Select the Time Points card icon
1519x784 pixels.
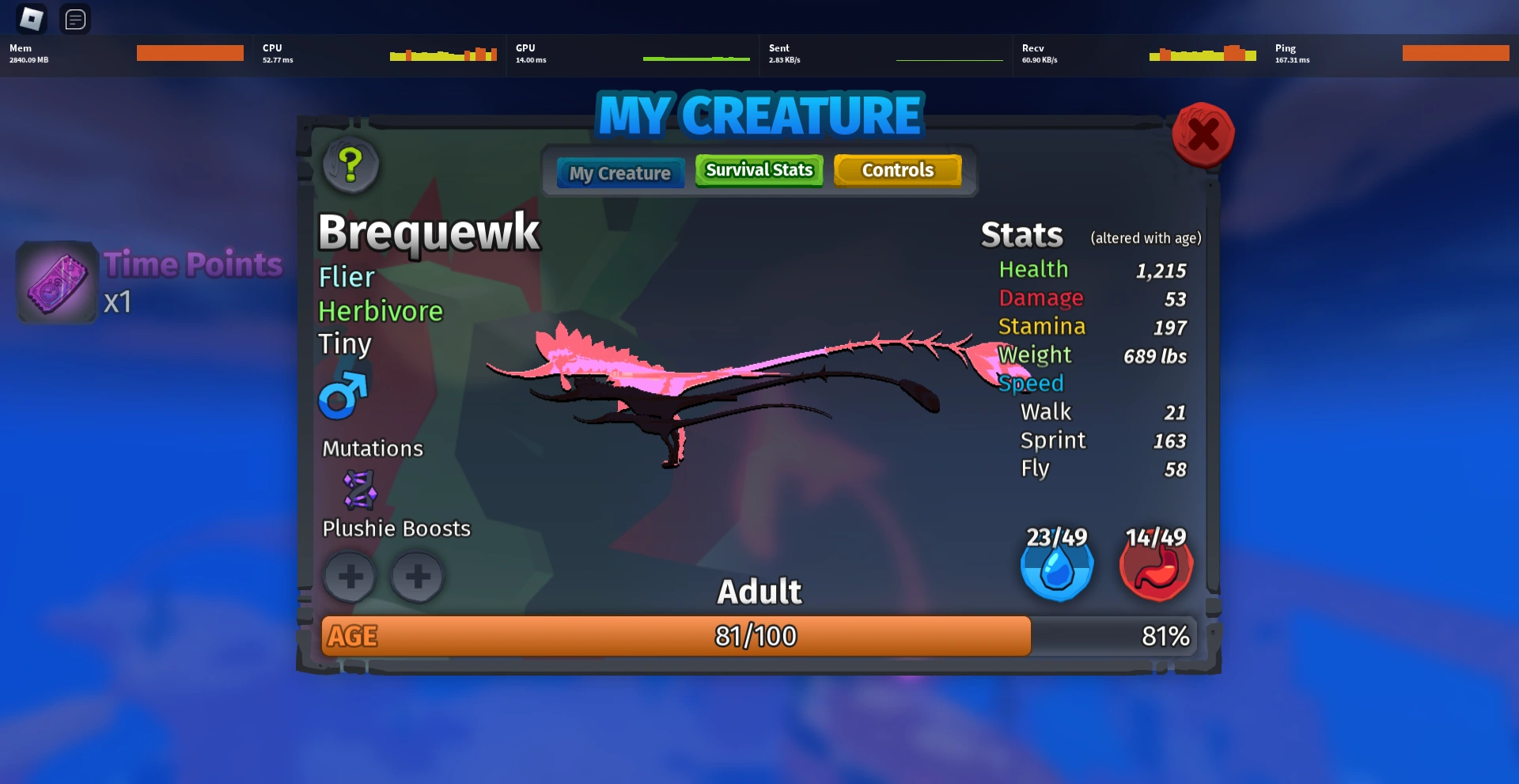coord(55,282)
